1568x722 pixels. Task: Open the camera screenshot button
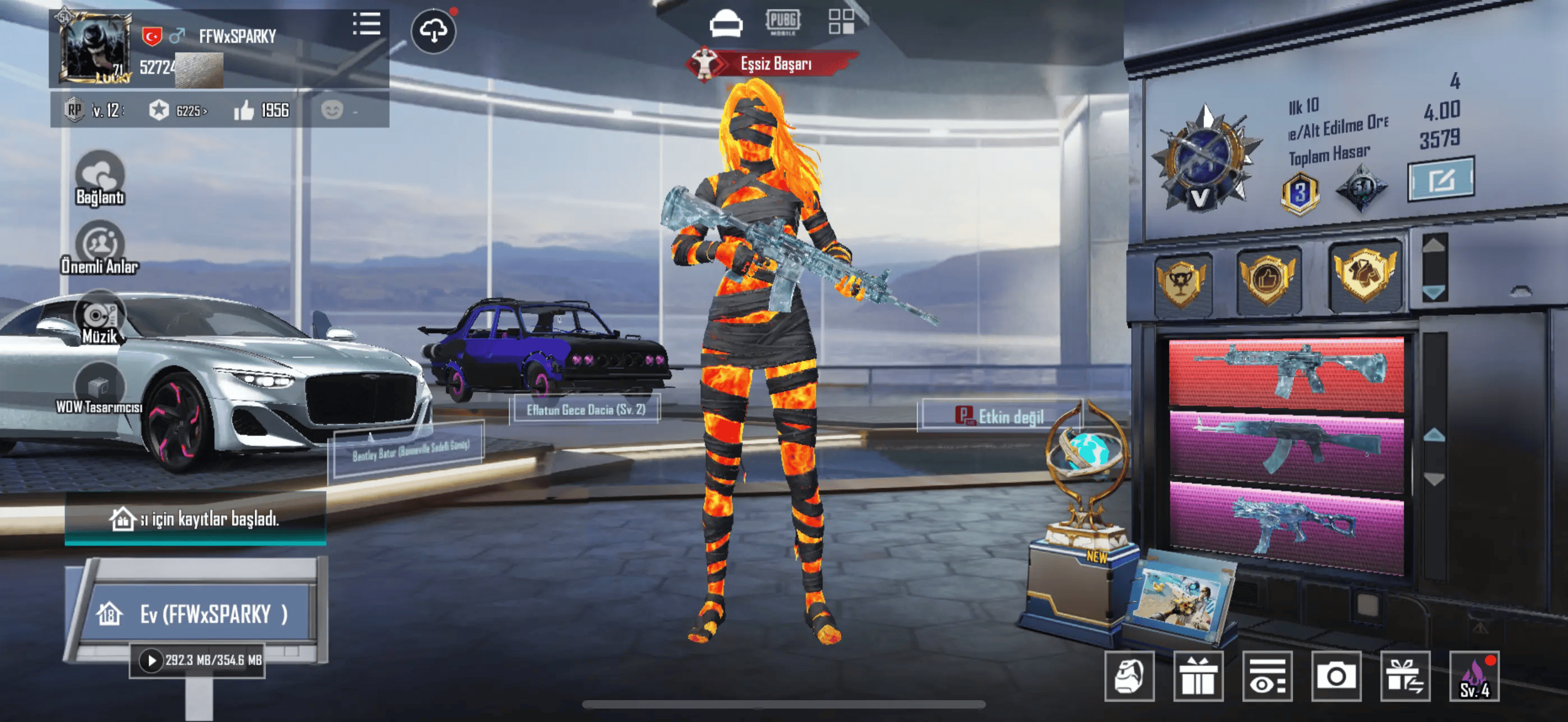click(x=1335, y=676)
